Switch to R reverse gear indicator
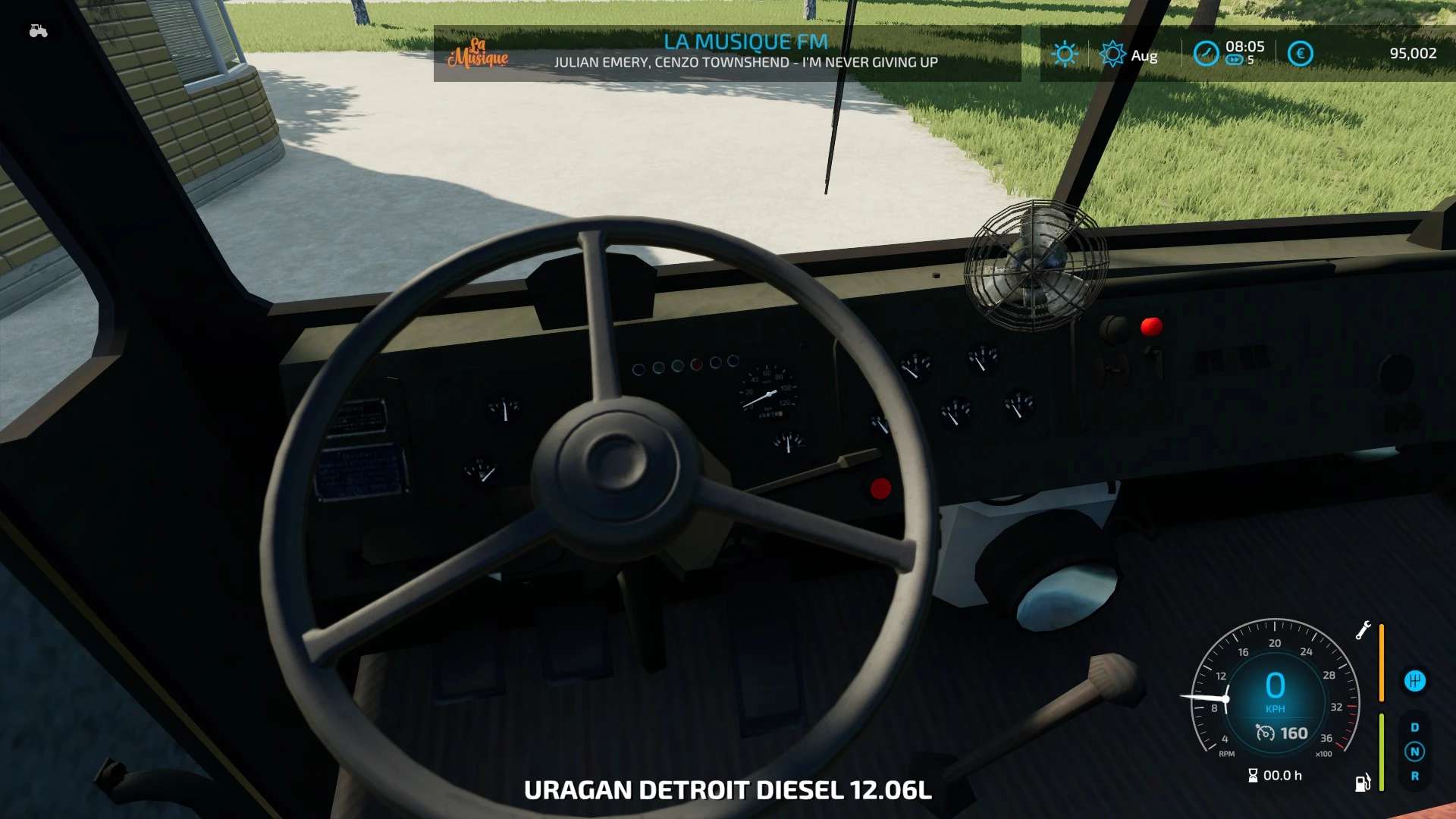This screenshot has width=1456, height=819. pyautogui.click(x=1414, y=776)
